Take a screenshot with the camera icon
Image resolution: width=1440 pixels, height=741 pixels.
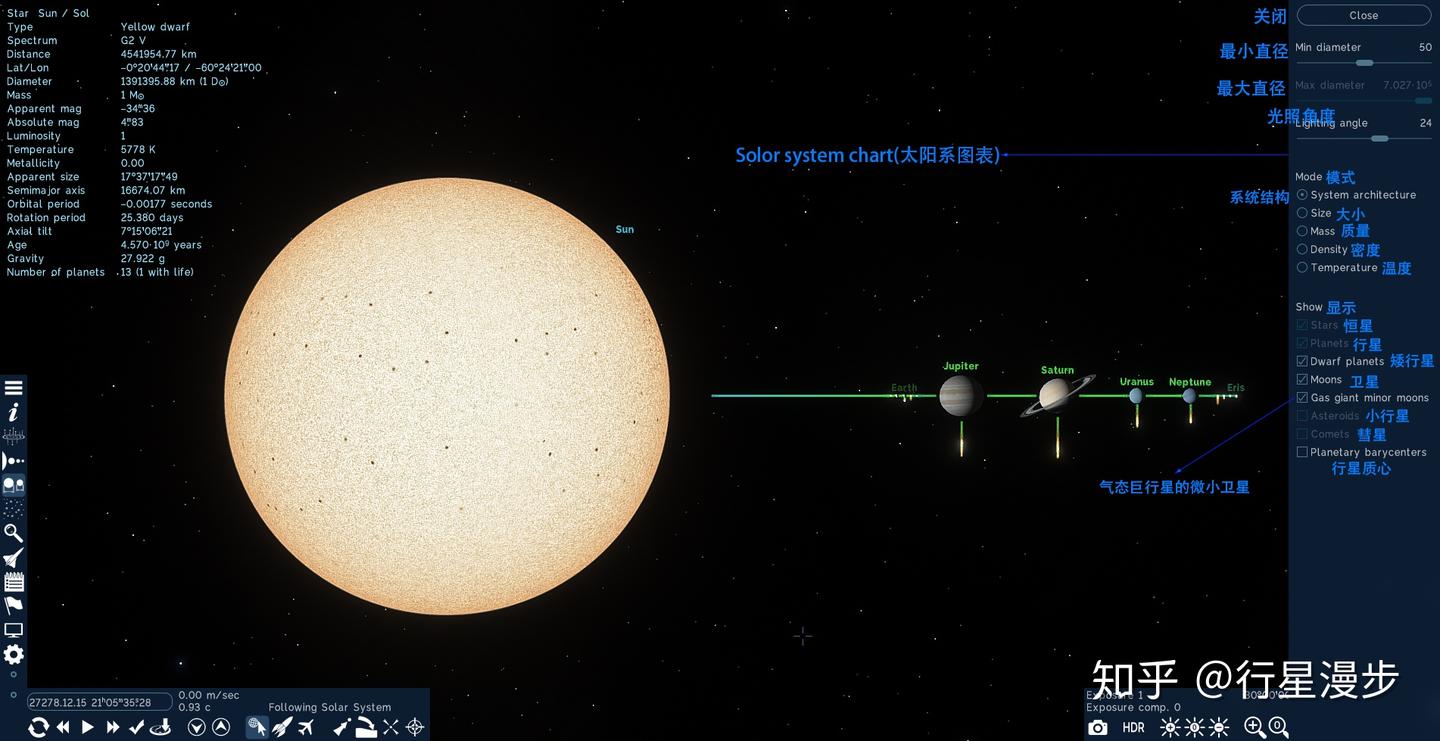click(1098, 728)
